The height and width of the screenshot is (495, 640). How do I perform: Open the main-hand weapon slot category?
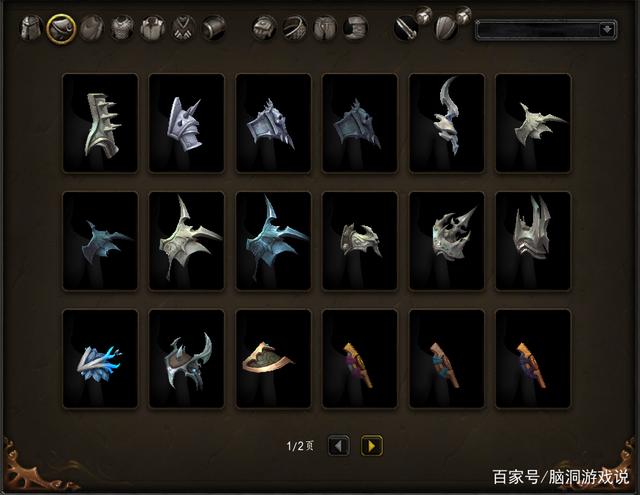[x=405, y=29]
